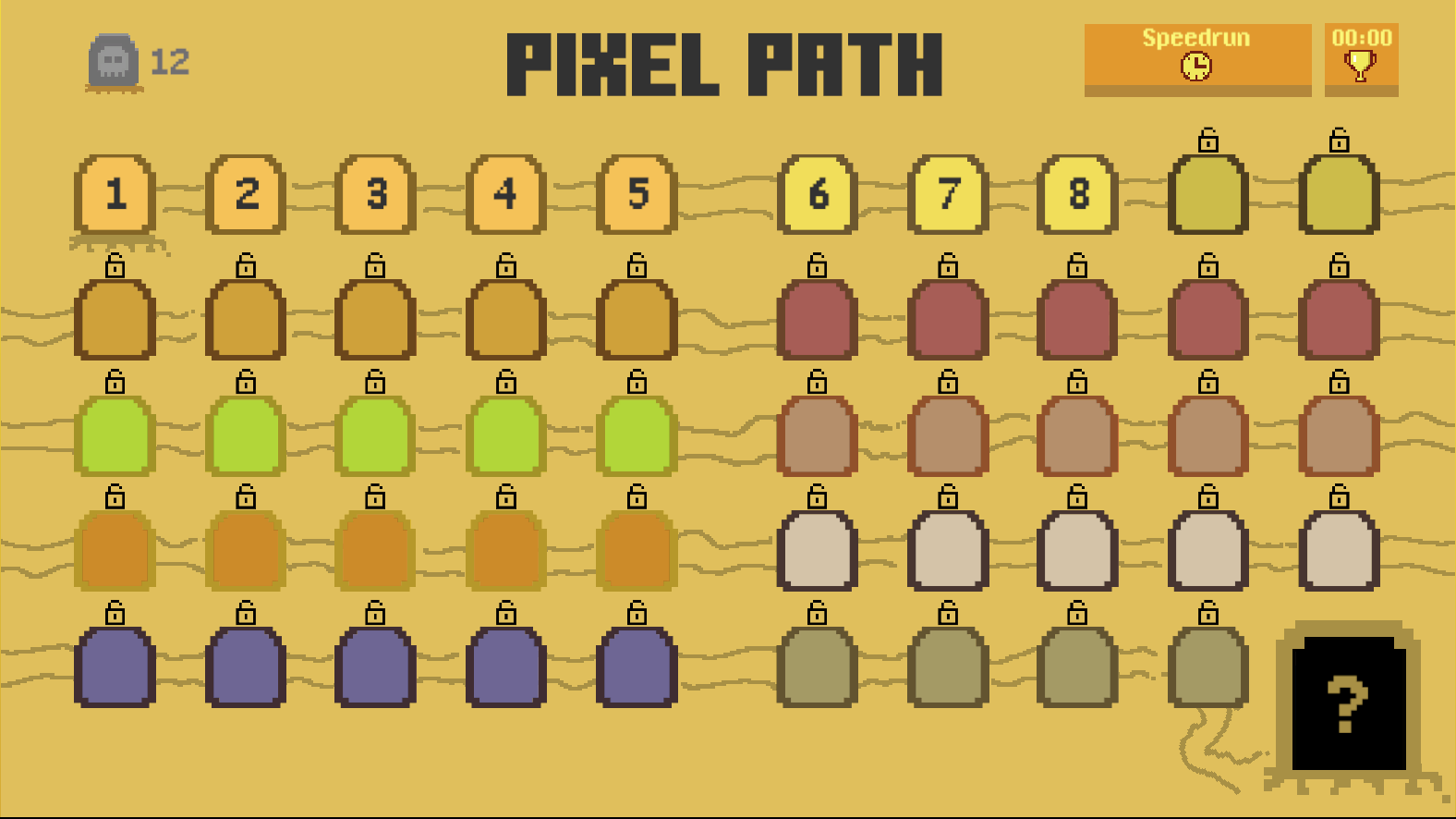Select the locked tan level beside the red levels
1456x819 pixels.
click(818, 434)
